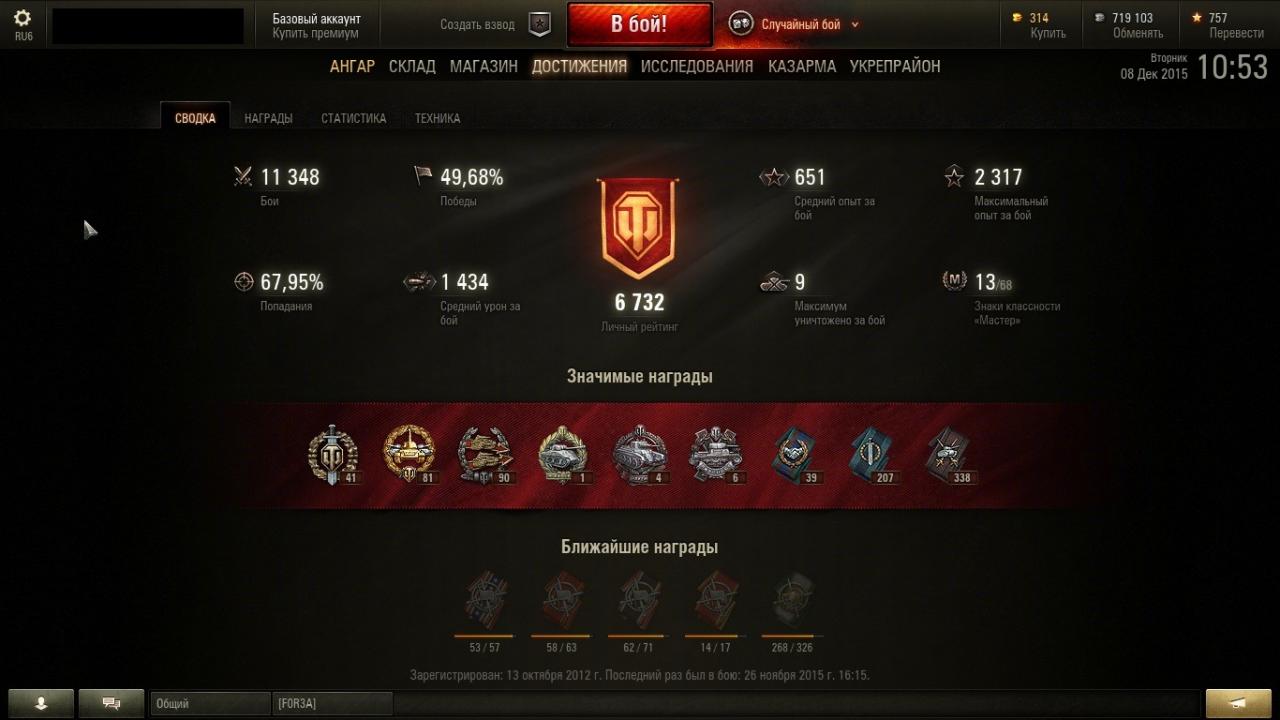Viewport: 1280px width, 720px height.
Task: Open the [FOR3A] clan chat tab
Action: click(x=332, y=704)
